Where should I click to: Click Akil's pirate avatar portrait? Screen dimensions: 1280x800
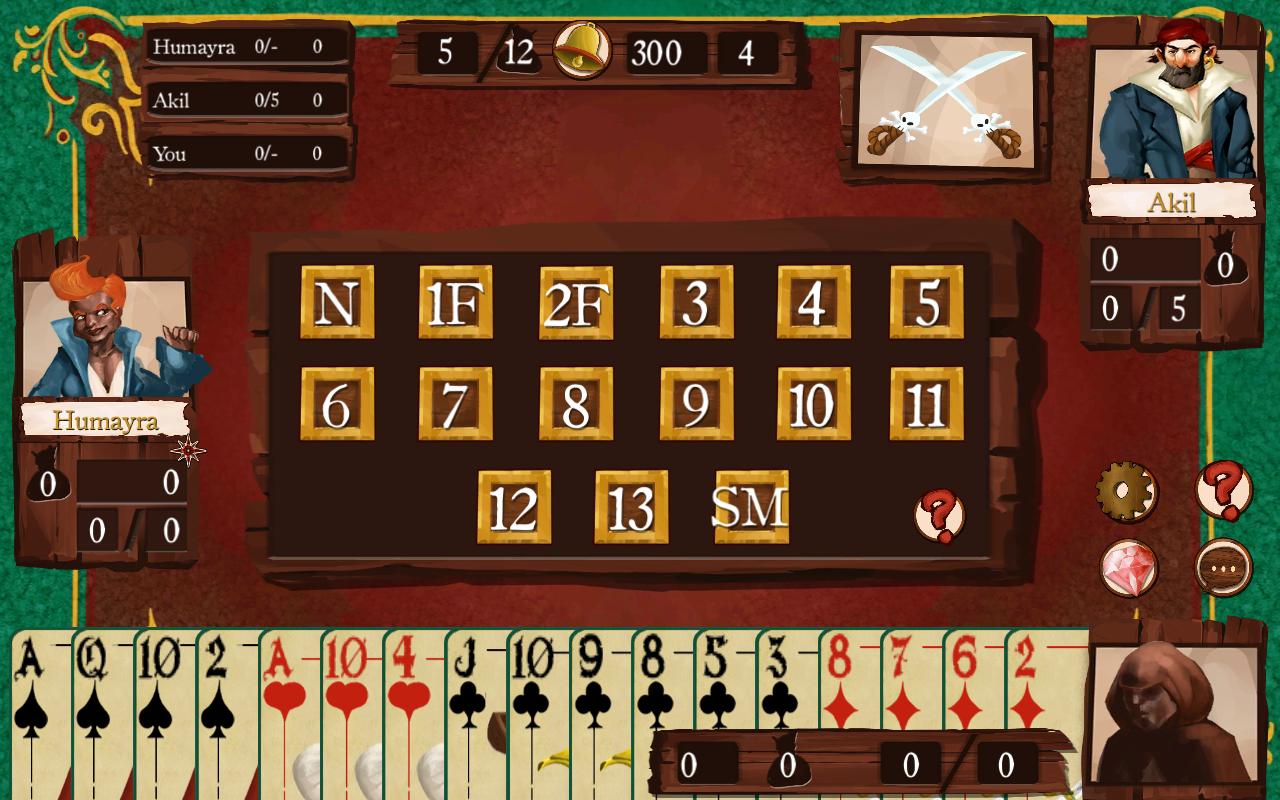click(1180, 110)
